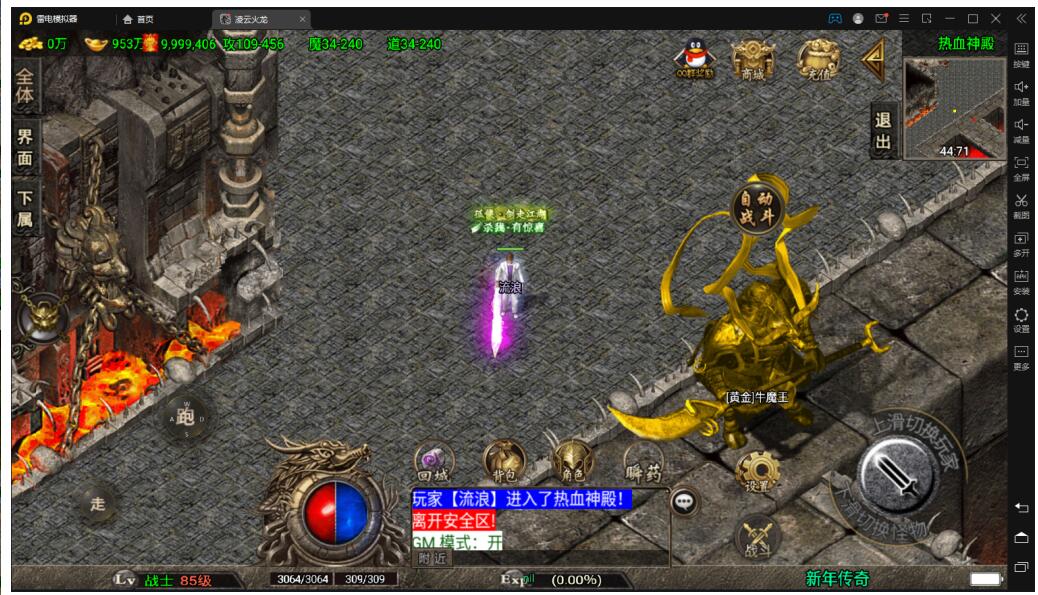Collapse the top menu with the gold arrow
The height and width of the screenshot is (595, 1038).
[874, 60]
